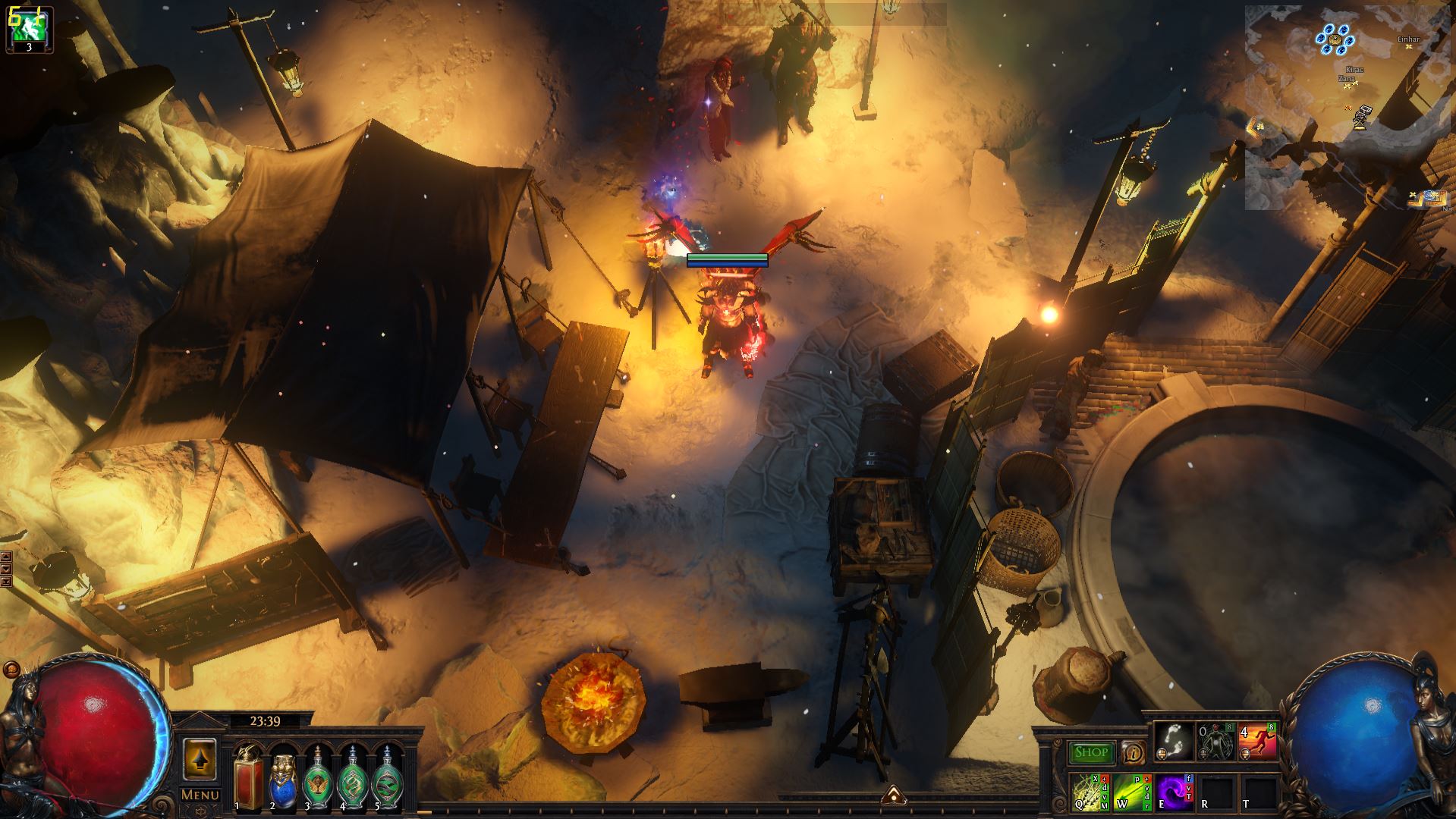
Task: Activate the winged green flask in slot 3
Action: click(317, 777)
